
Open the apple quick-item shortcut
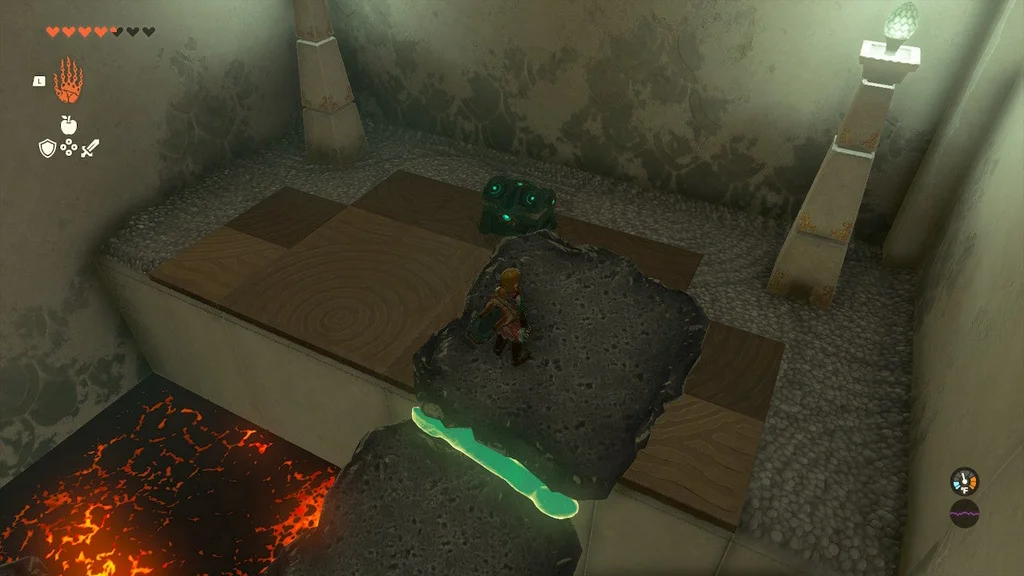(x=68, y=124)
